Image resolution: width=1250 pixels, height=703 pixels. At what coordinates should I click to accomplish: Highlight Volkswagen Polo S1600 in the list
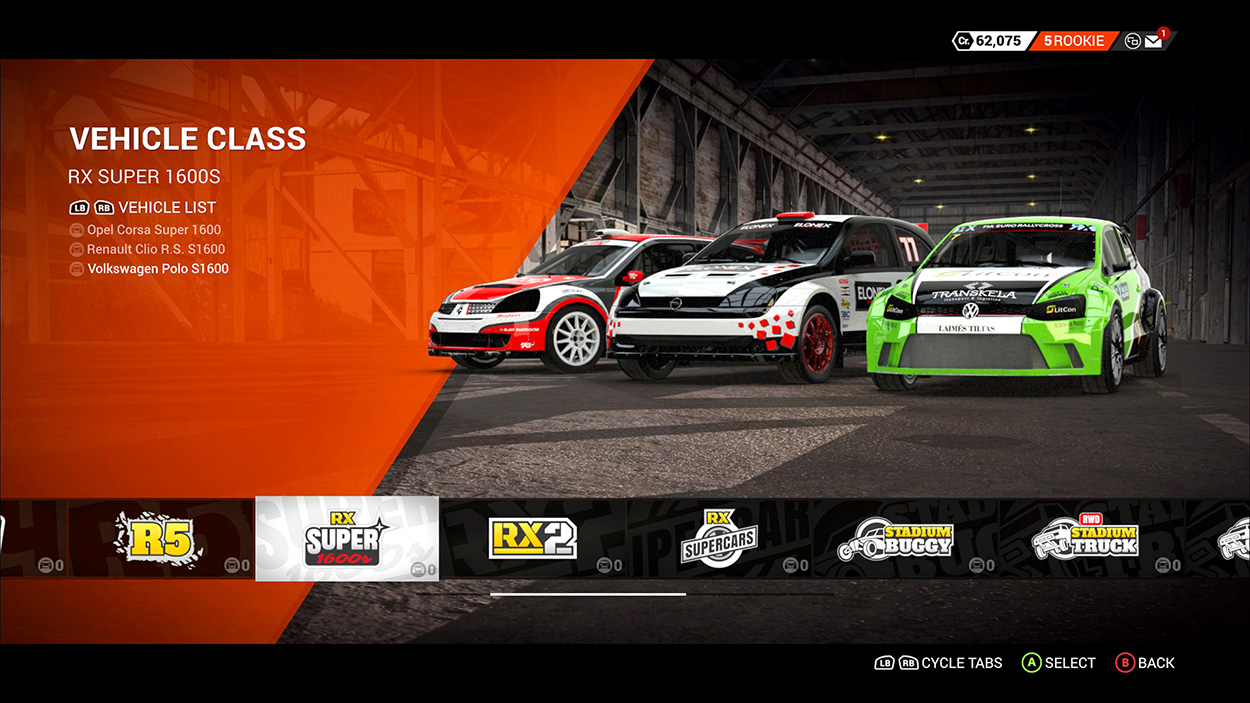[157, 269]
